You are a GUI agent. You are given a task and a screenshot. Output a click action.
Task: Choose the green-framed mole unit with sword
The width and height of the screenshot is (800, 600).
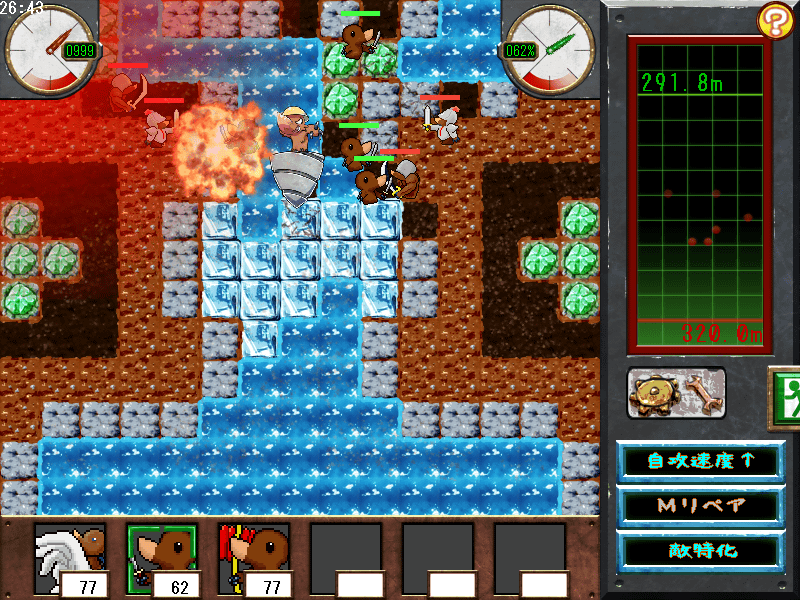[x=162, y=558]
